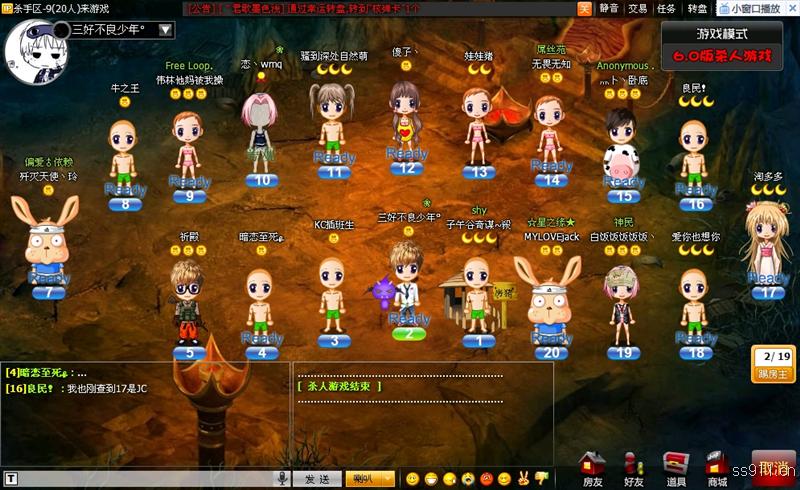Open the 道具 items panel
This screenshot has width=800, height=490.
676,469
